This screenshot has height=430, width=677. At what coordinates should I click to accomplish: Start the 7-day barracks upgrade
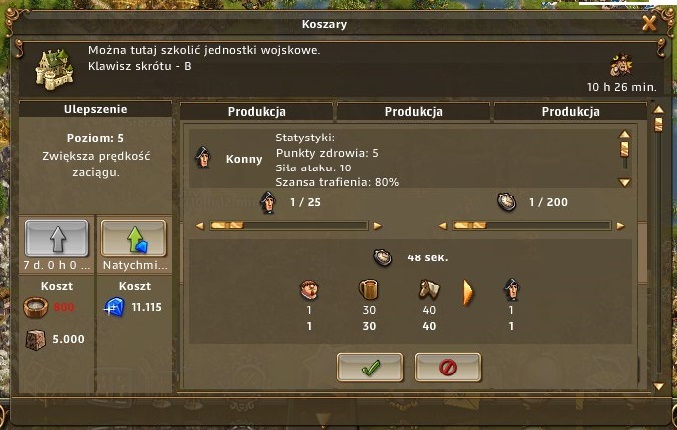pyautogui.click(x=56, y=238)
